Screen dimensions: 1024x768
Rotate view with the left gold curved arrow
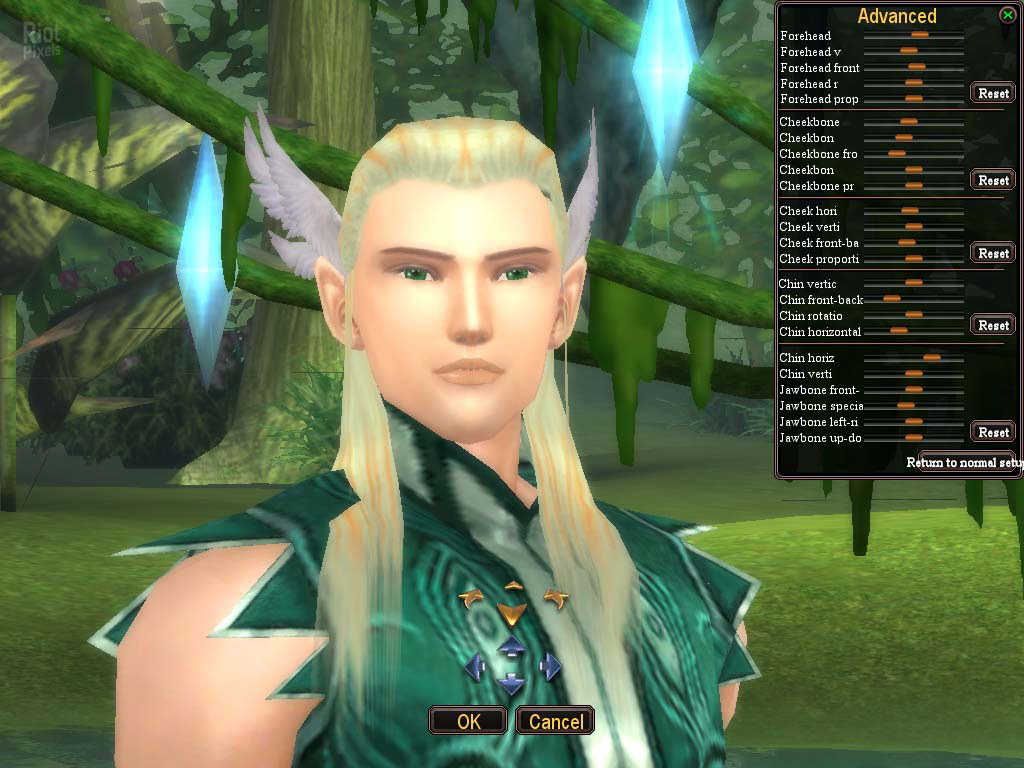coord(471,598)
